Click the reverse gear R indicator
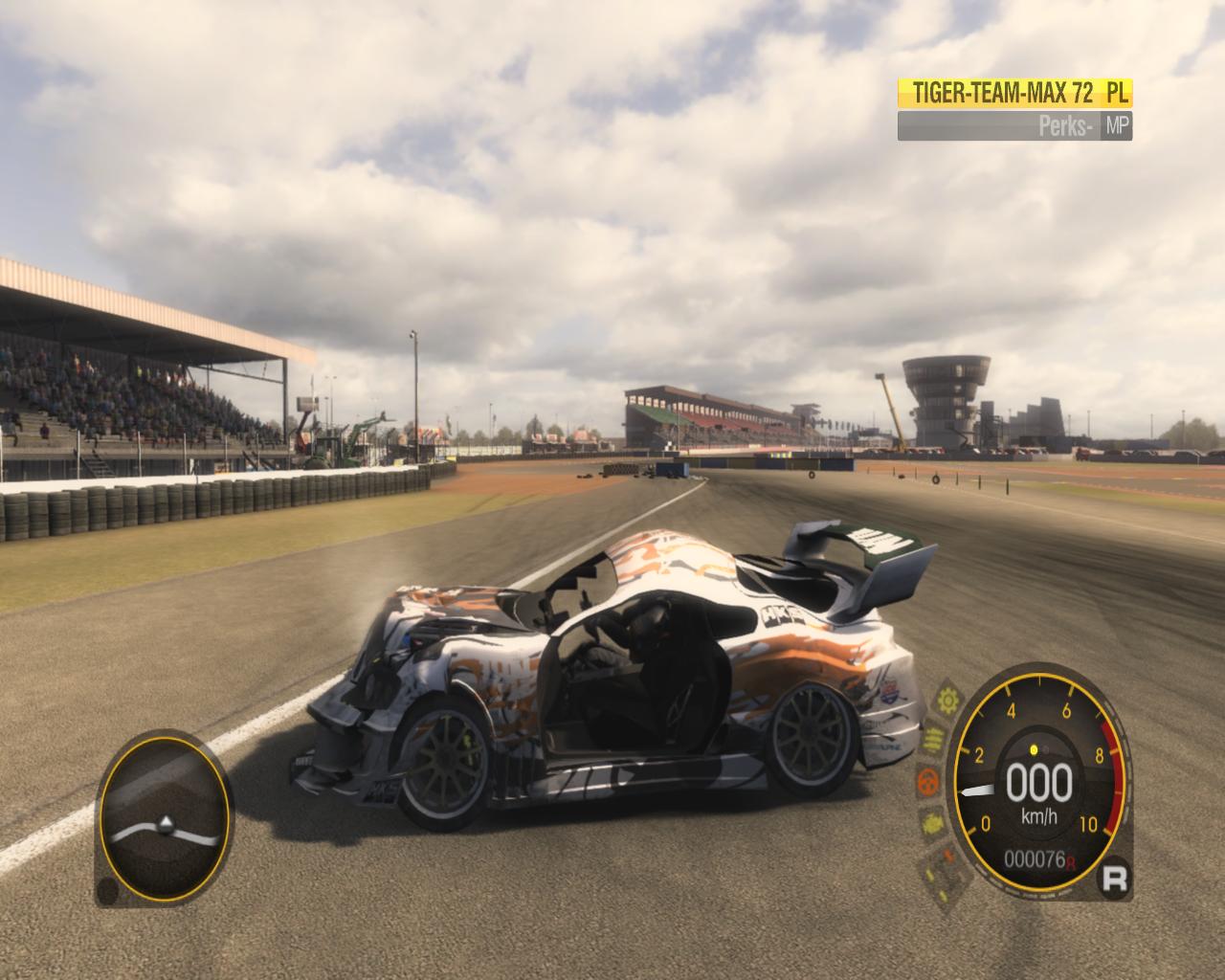 coord(1115,878)
